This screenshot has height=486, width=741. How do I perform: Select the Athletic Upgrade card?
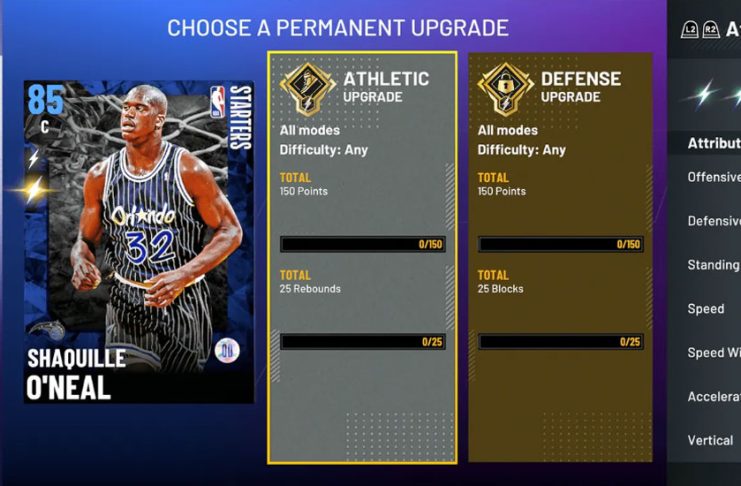362,257
